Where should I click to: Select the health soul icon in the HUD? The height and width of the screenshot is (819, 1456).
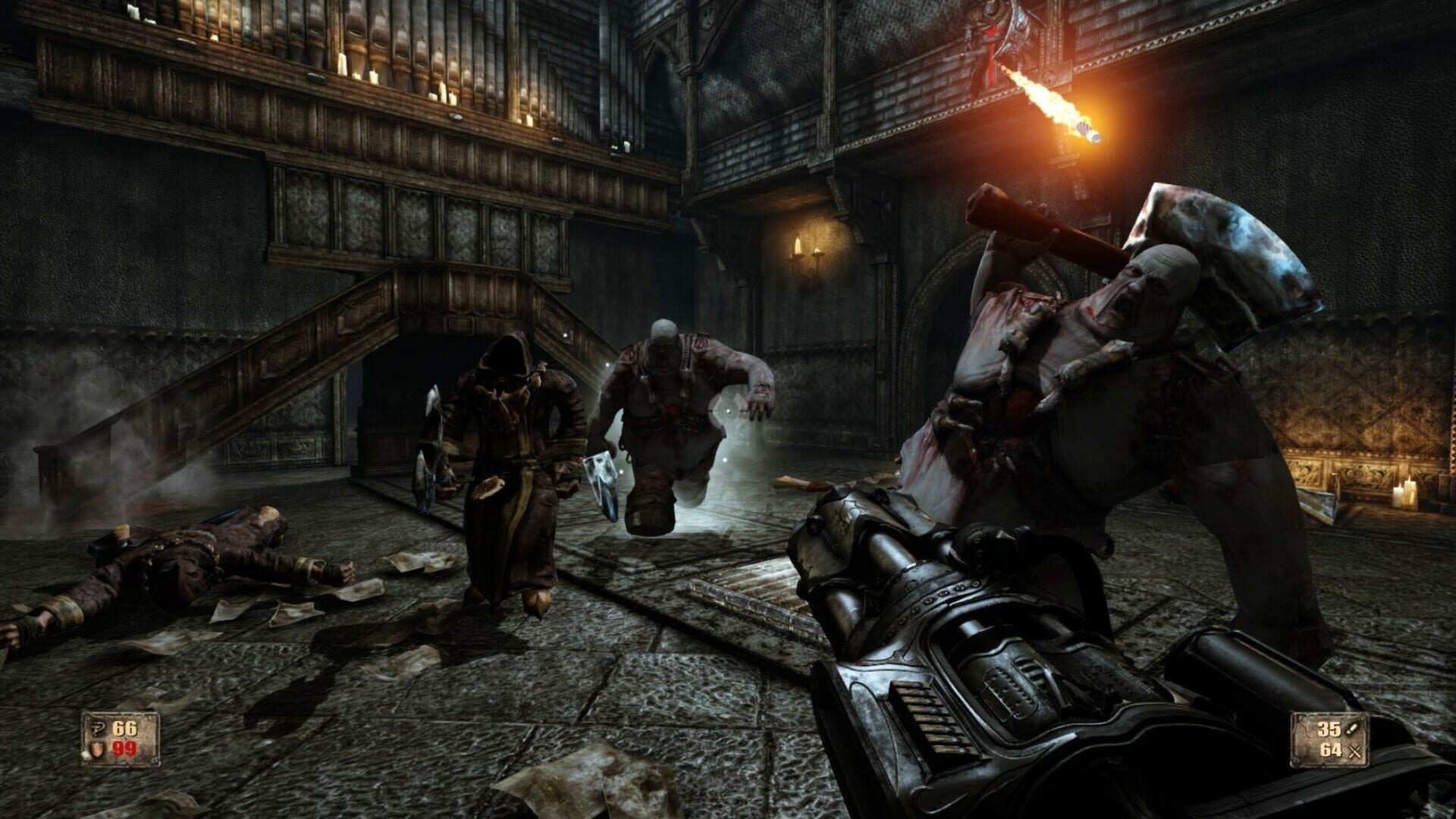pyautogui.click(x=99, y=729)
